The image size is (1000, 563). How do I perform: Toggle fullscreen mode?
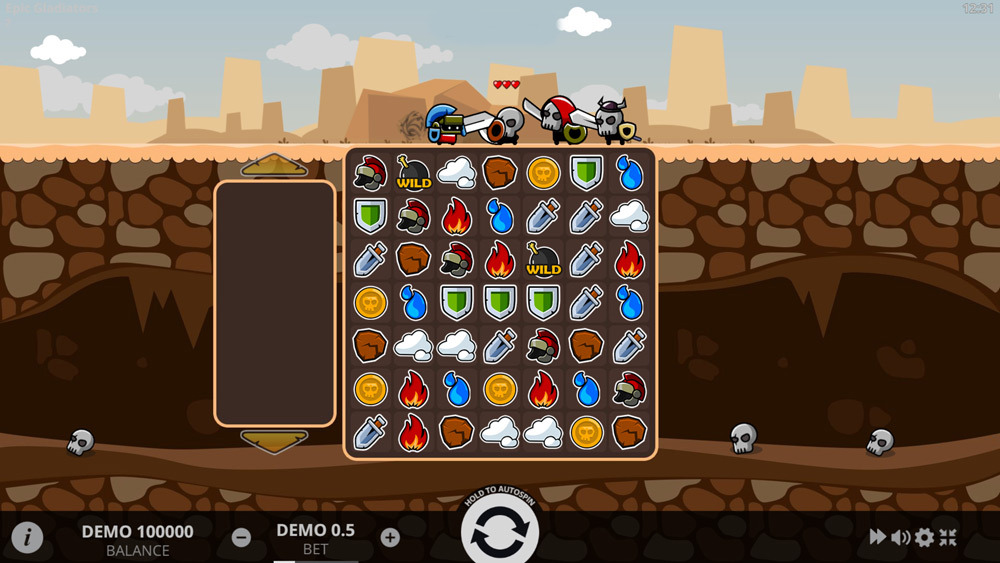click(x=948, y=537)
